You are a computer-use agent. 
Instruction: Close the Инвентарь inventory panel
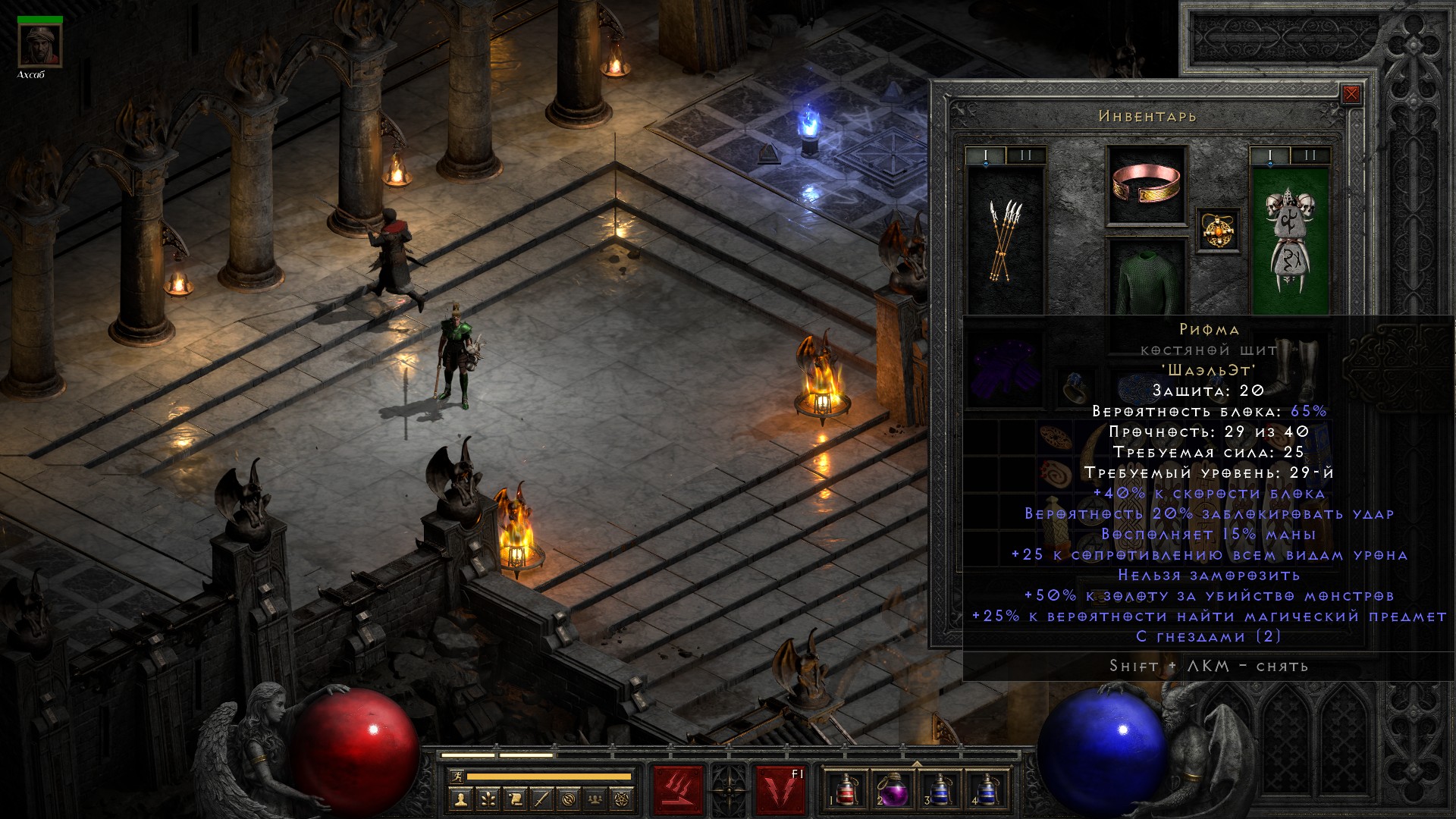[1351, 94]
